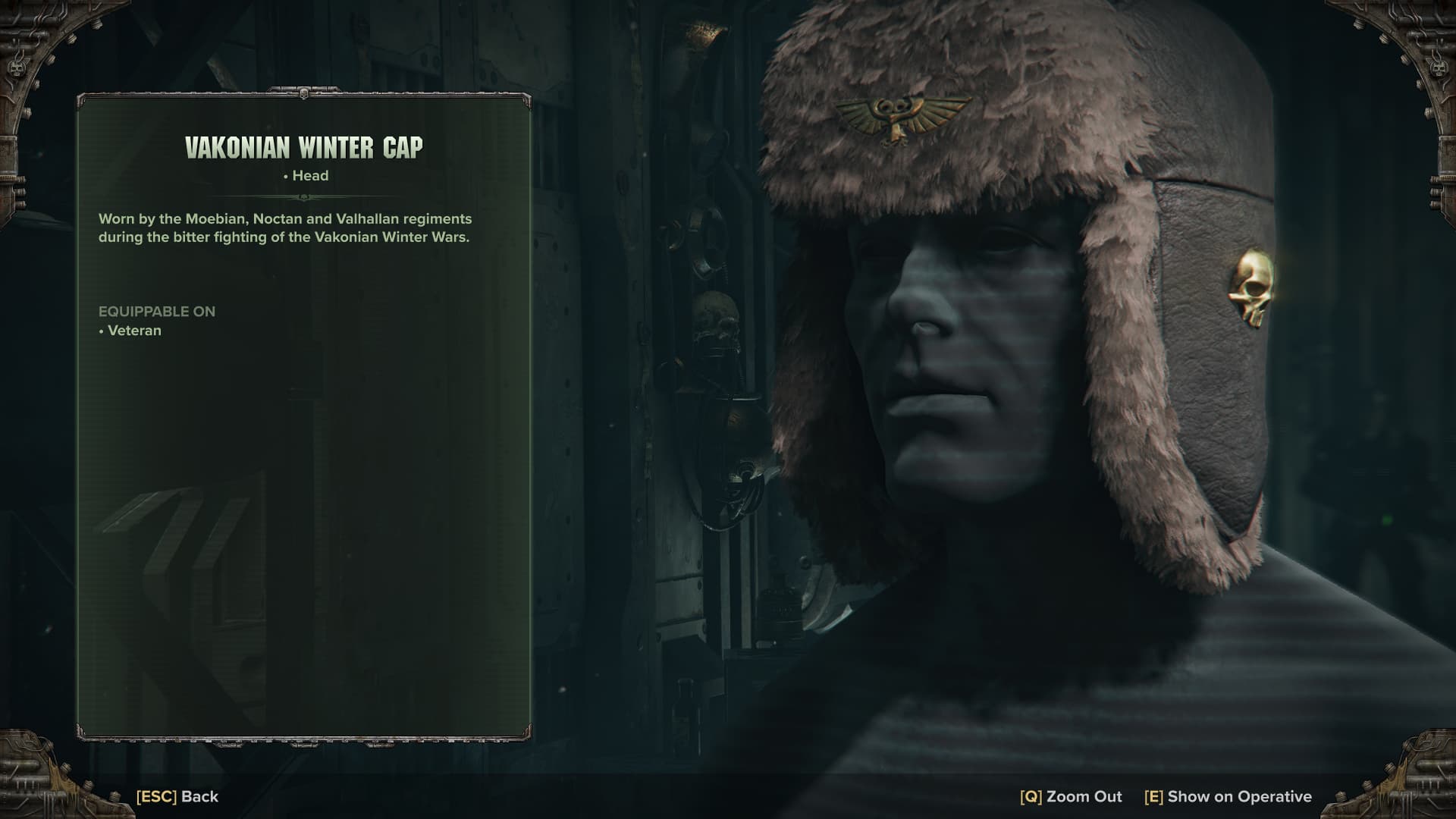Go back with the Back button
Viewport: 1456px width, 819px height.
(x=177, y=796)
